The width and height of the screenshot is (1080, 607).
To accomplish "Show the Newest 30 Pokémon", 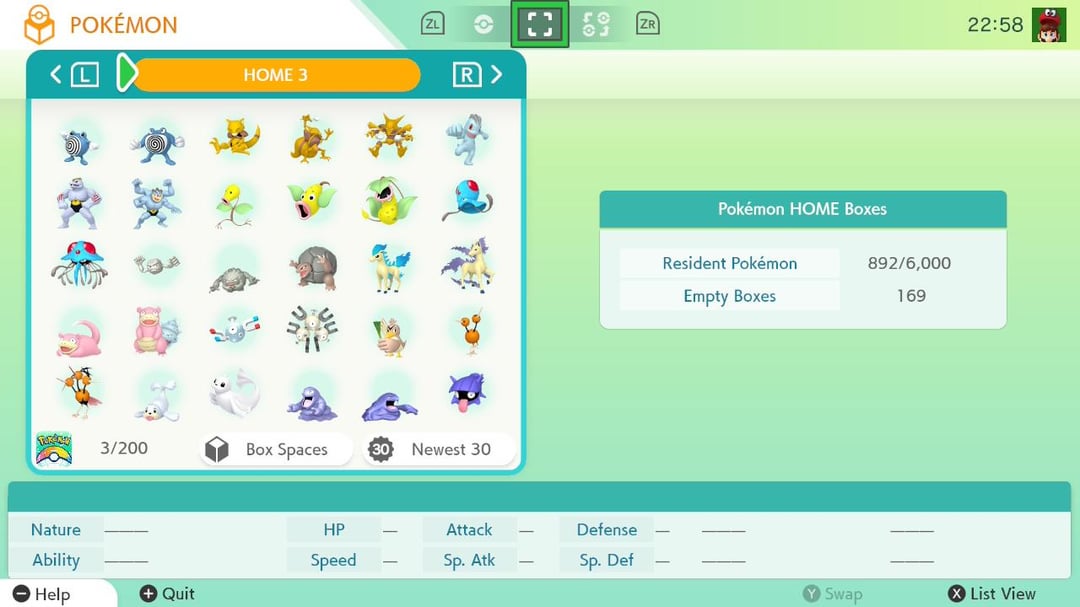I will (x=440, y=449).
